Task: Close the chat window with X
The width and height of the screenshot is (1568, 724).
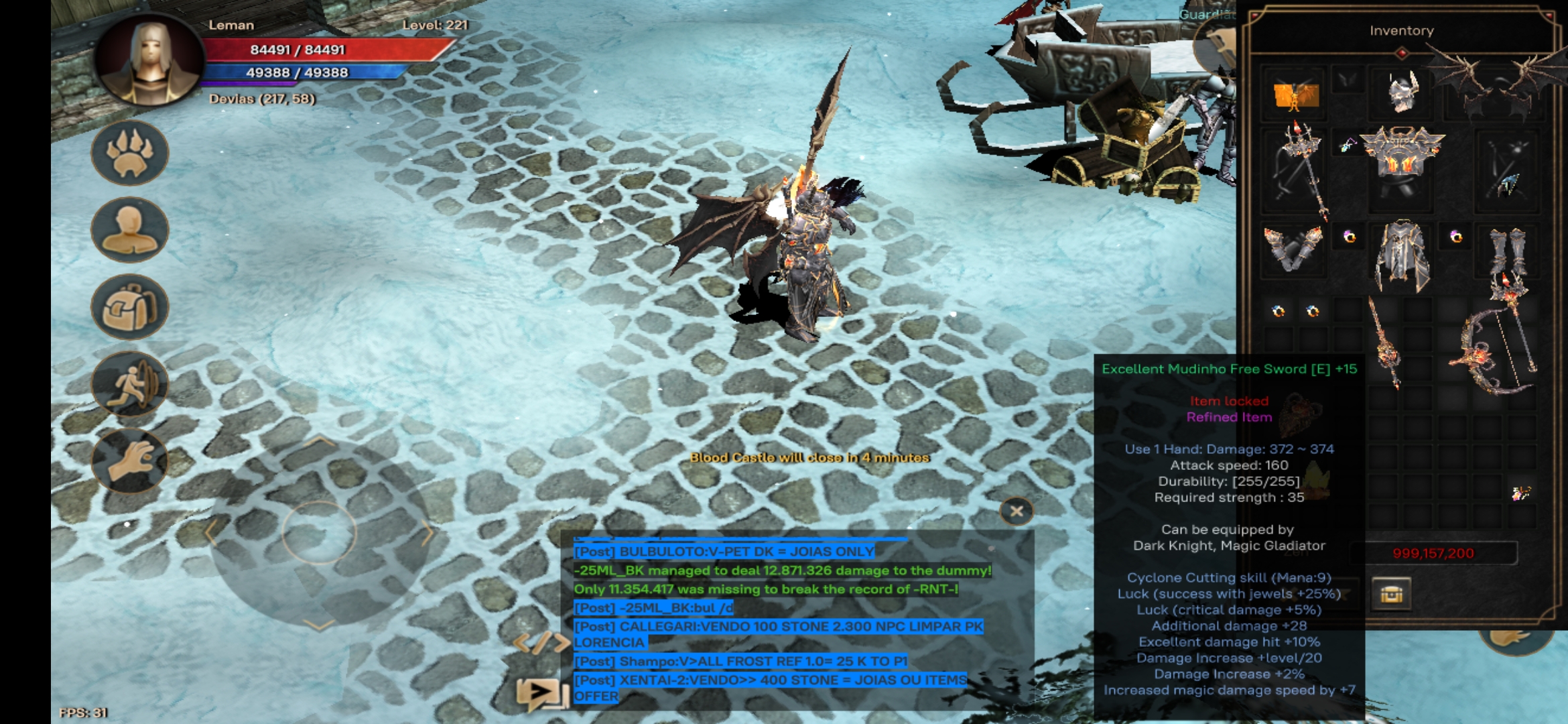Action: pos(1016,511)
